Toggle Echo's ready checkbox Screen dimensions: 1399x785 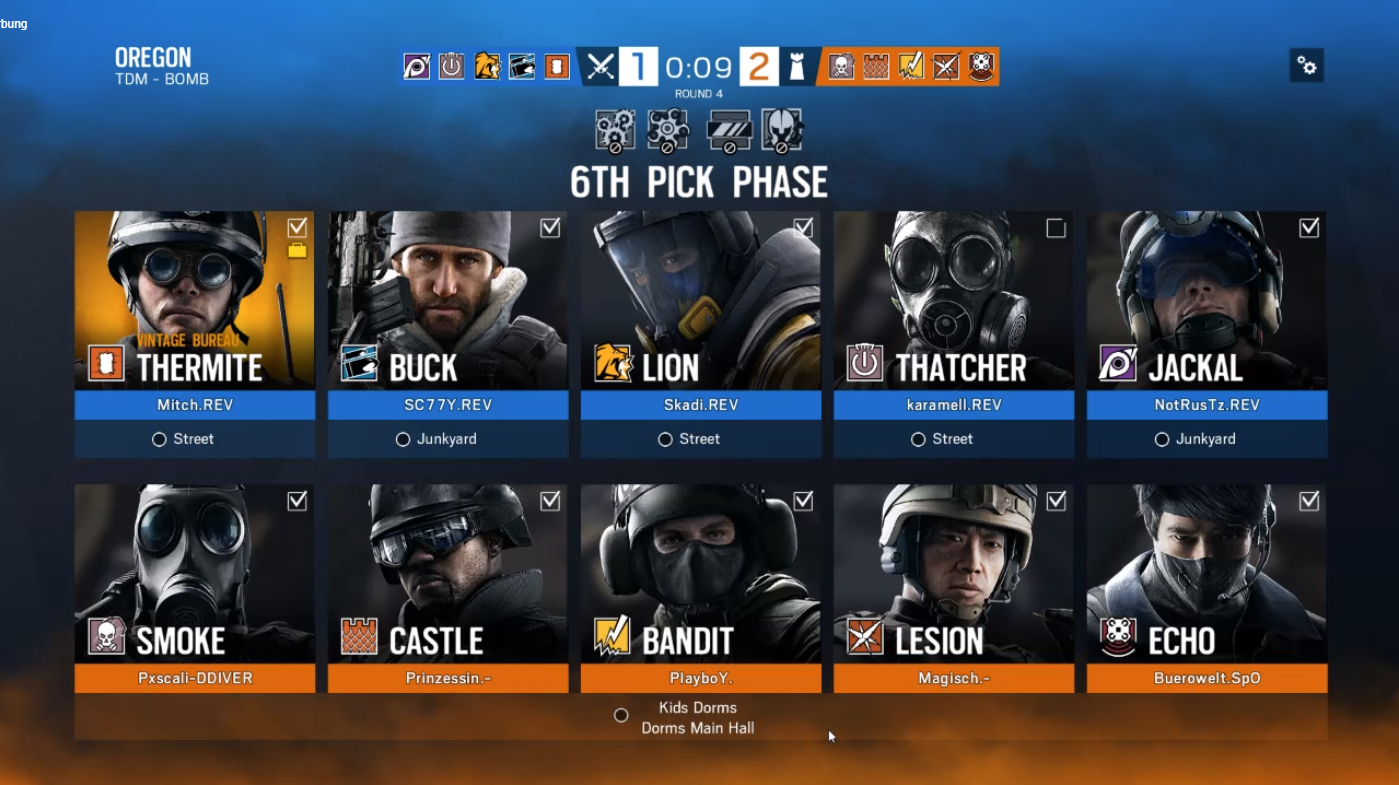coord(1309,501)
